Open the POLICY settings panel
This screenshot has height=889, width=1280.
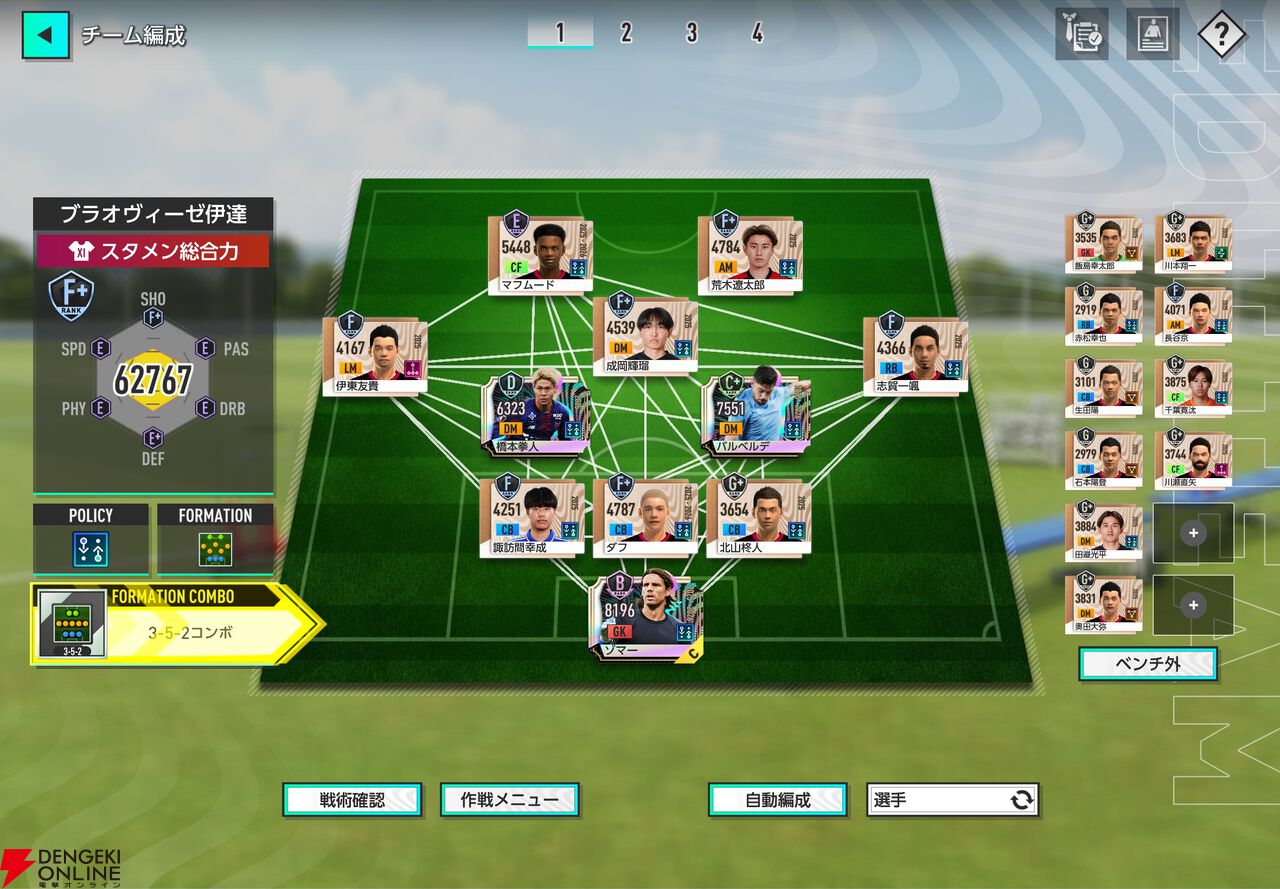(x=91, y=539)
